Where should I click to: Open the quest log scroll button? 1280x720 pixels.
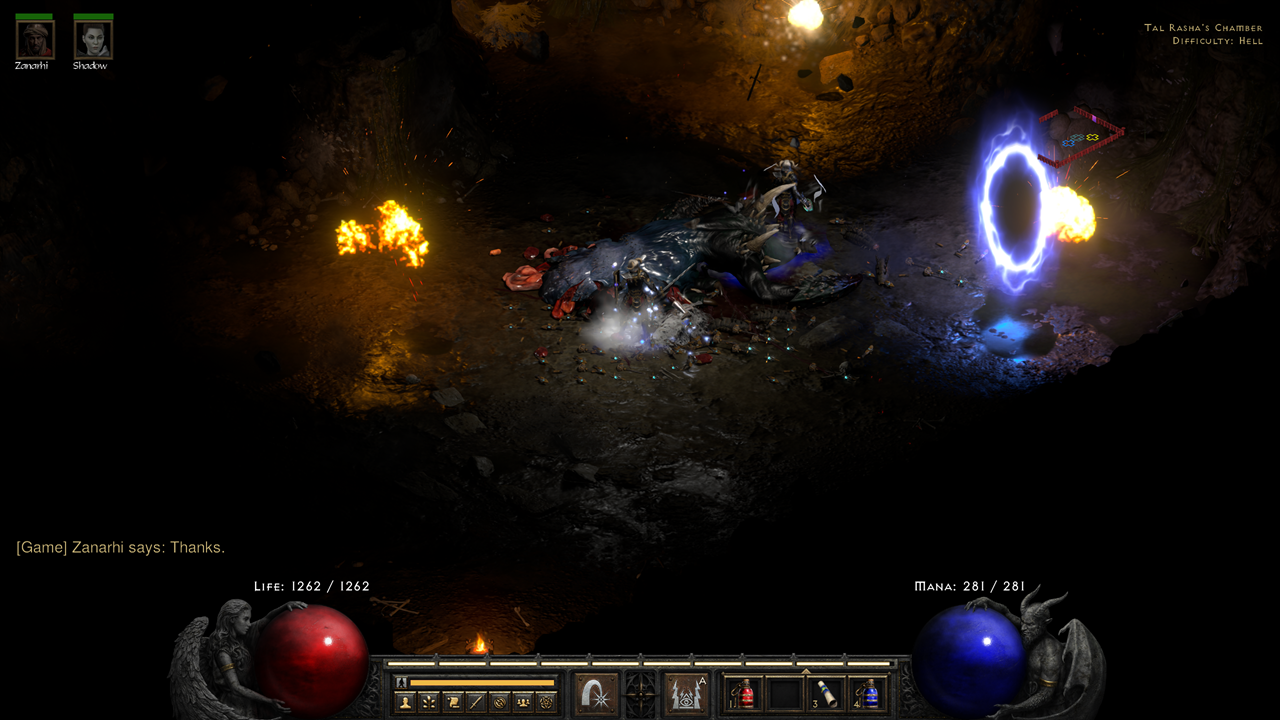tap(453, 702)
